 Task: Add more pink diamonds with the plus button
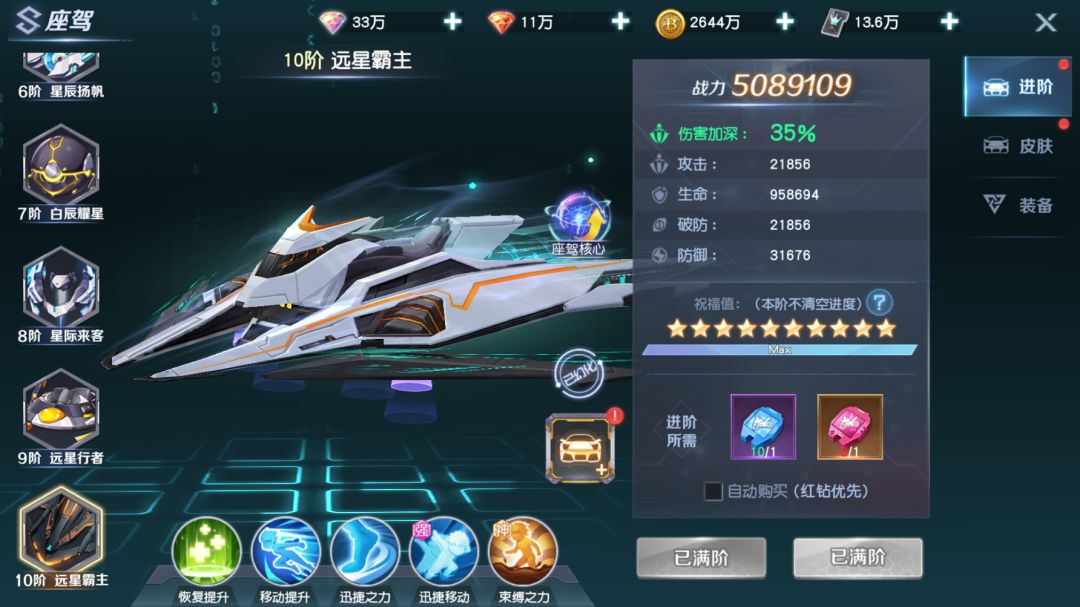coord(453,22)
